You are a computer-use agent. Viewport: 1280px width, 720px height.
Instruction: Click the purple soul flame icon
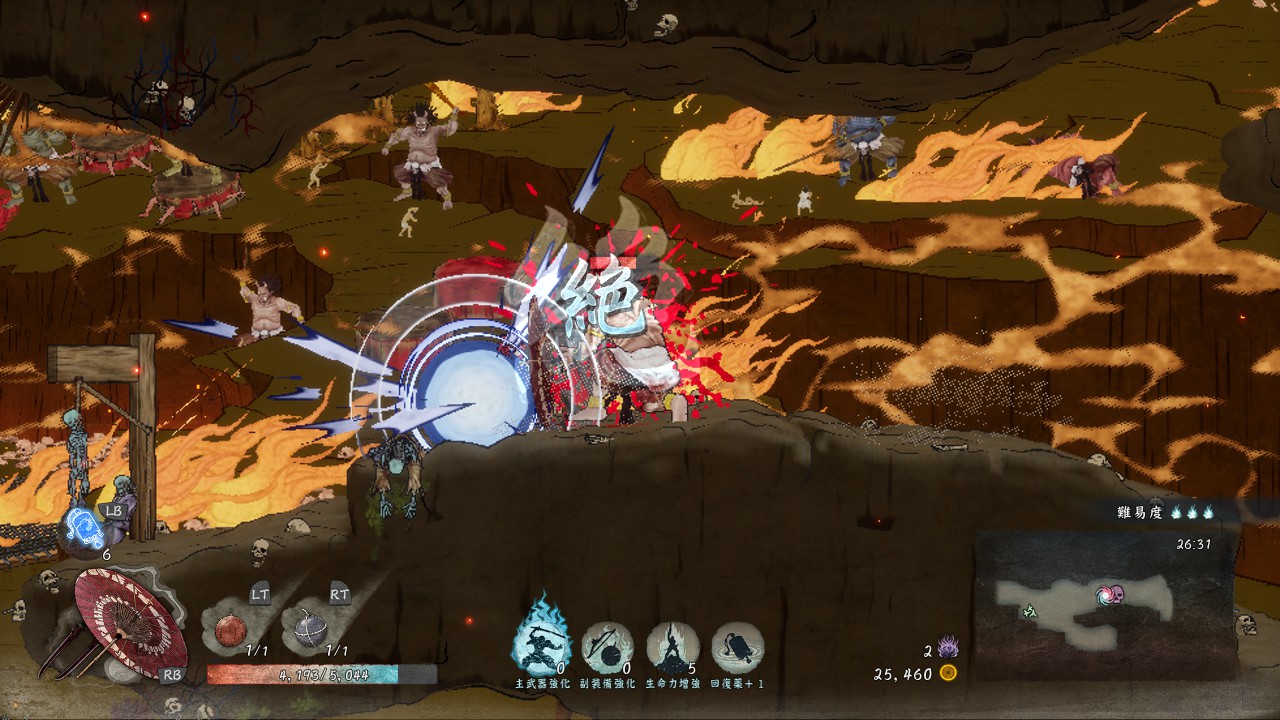[x=948, y=649]
